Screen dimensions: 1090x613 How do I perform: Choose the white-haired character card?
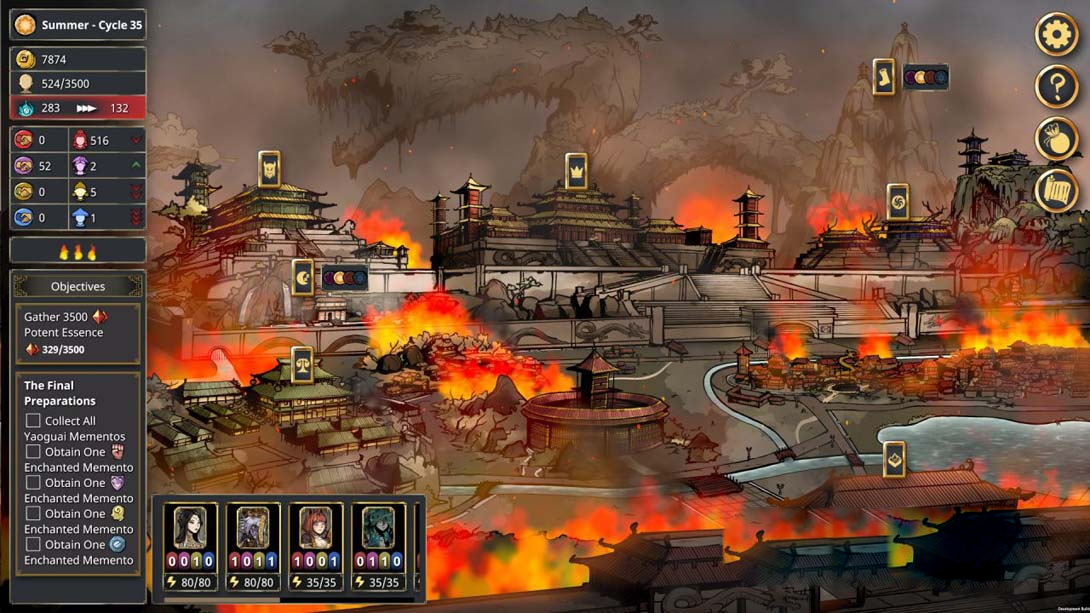click(253, 528)
